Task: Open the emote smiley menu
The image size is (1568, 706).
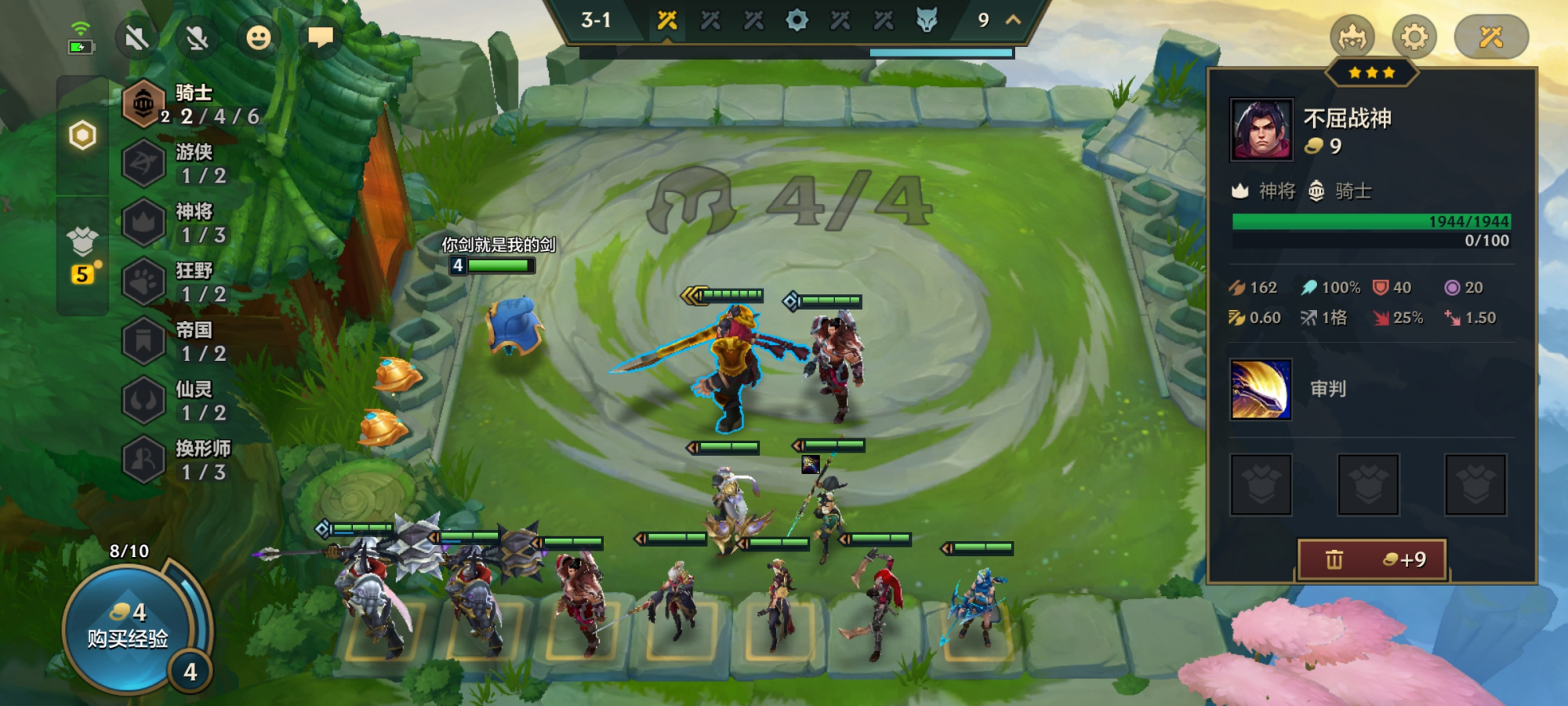Action: 258,37
